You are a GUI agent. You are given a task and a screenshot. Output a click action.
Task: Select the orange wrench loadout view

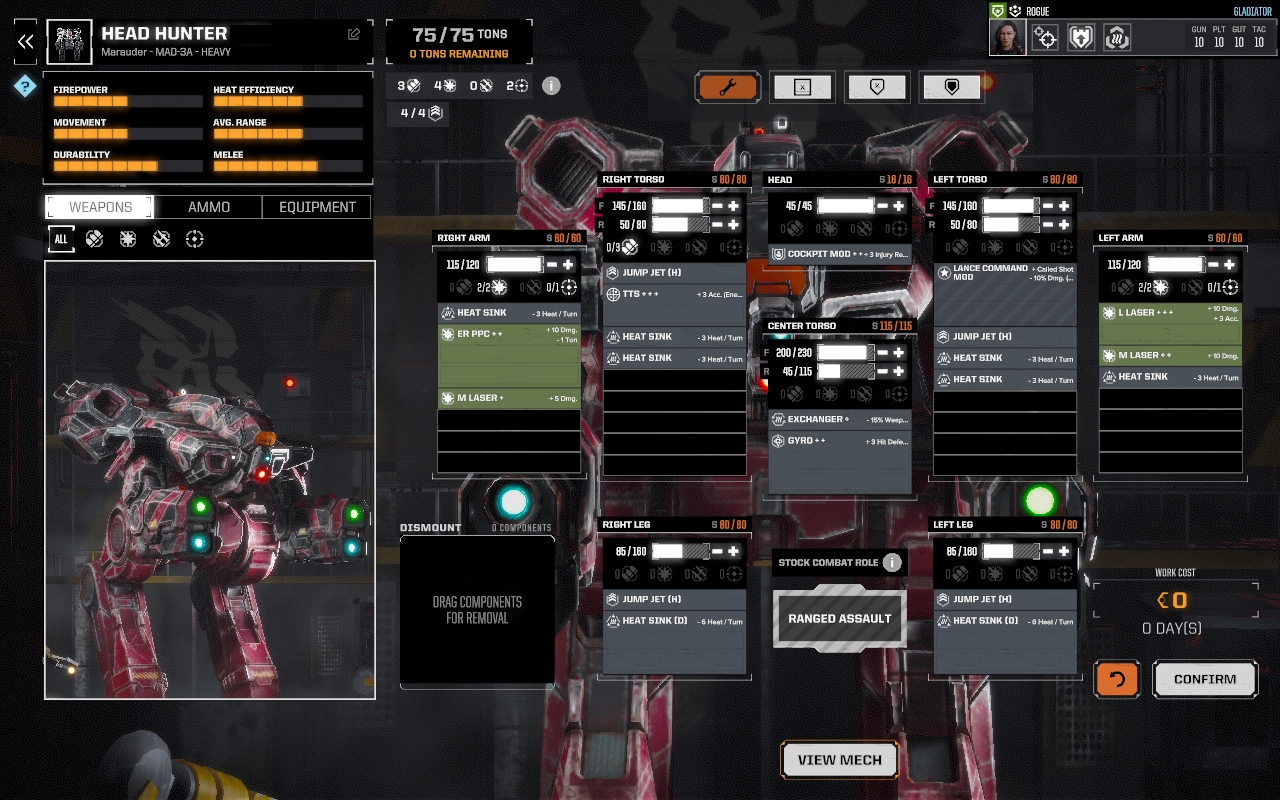pos(727,87)
